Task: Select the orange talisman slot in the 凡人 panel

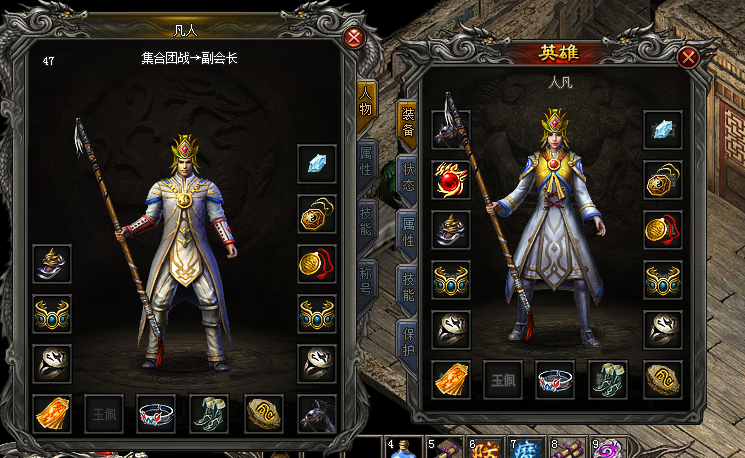Action: coord(51,412)
